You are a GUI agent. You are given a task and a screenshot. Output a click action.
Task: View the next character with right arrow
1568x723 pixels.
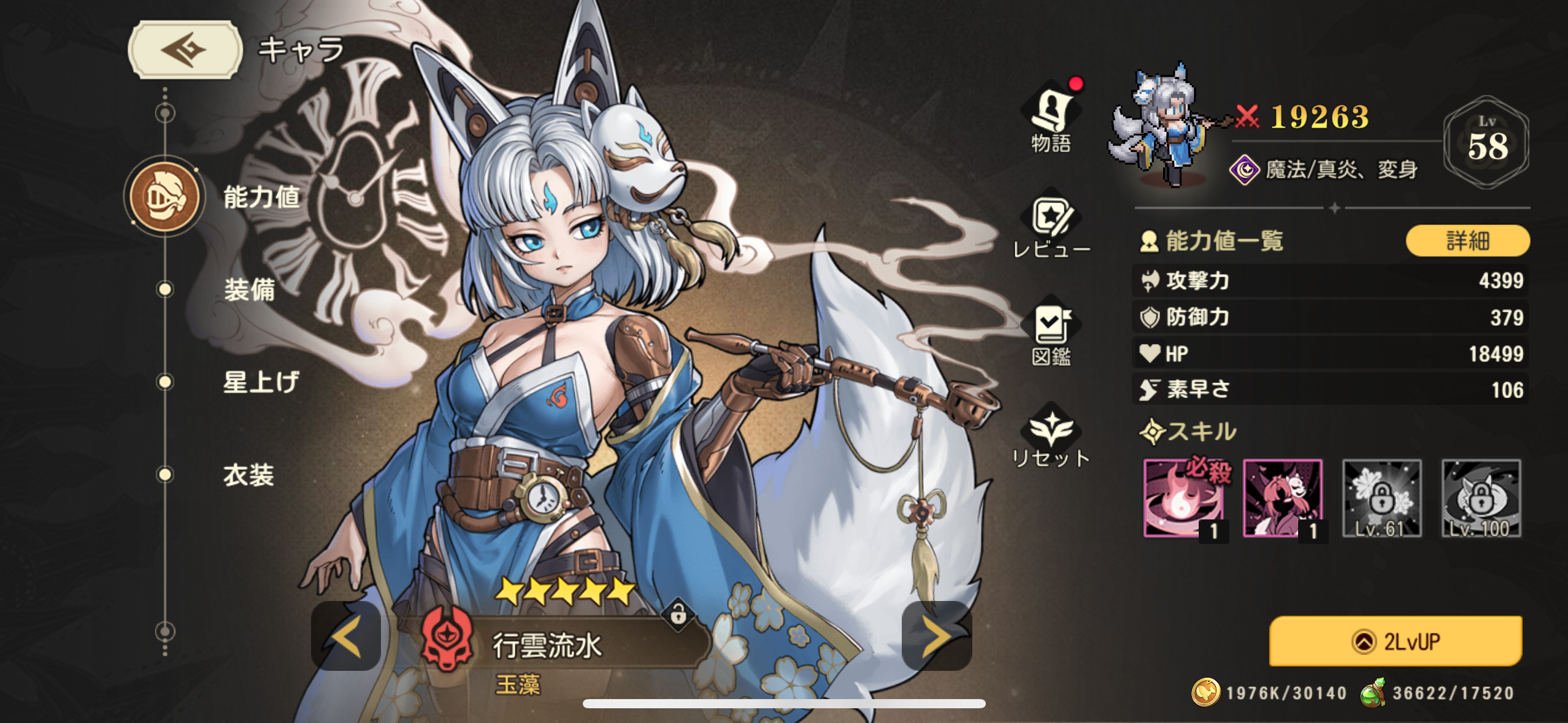pyautogui.click(x=936, y=637)
